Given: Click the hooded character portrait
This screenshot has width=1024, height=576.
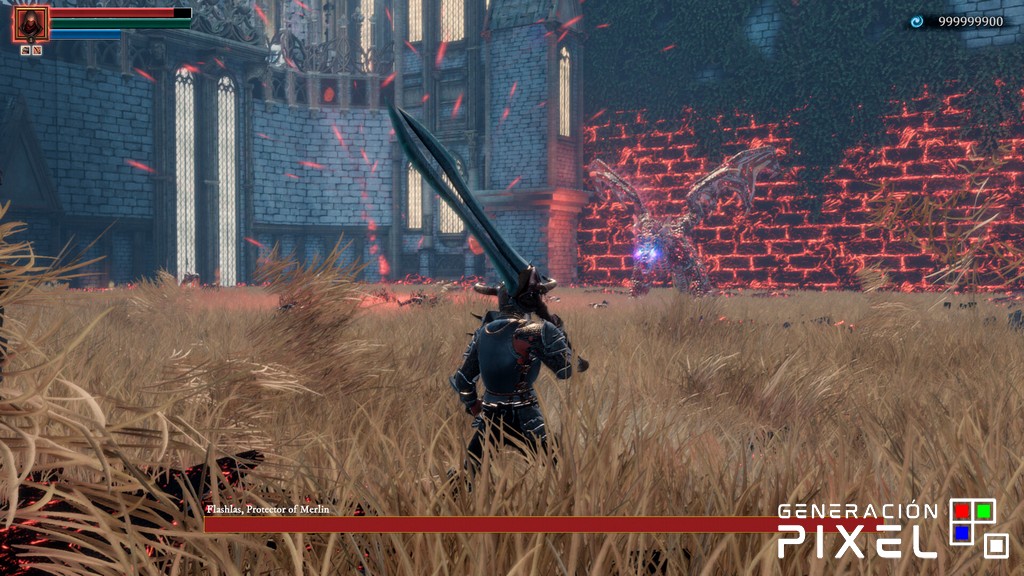Looking at the screenshot, I should click(x=30, y=24).
